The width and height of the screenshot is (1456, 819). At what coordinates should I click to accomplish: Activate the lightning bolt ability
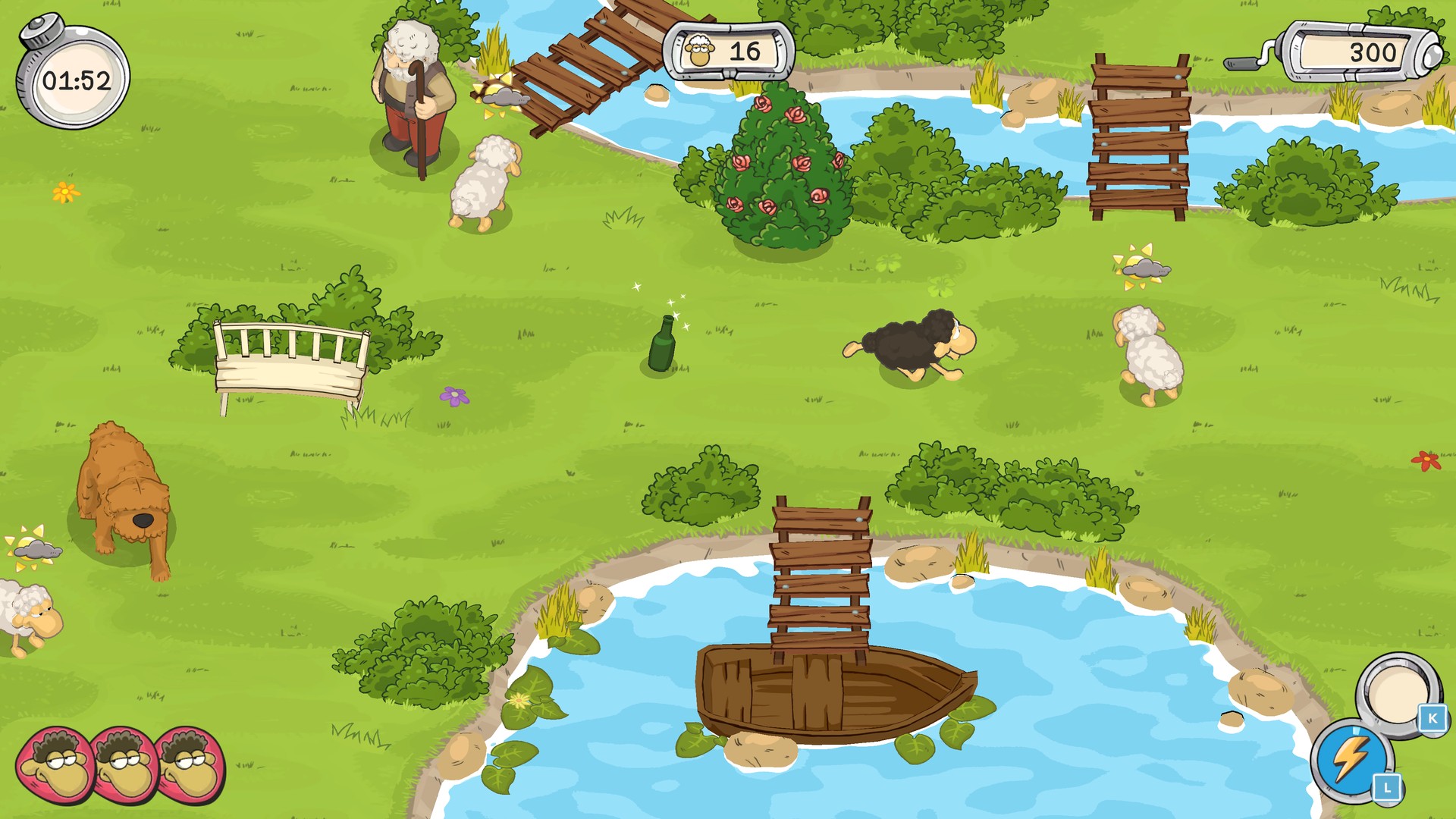(1351, 758)
